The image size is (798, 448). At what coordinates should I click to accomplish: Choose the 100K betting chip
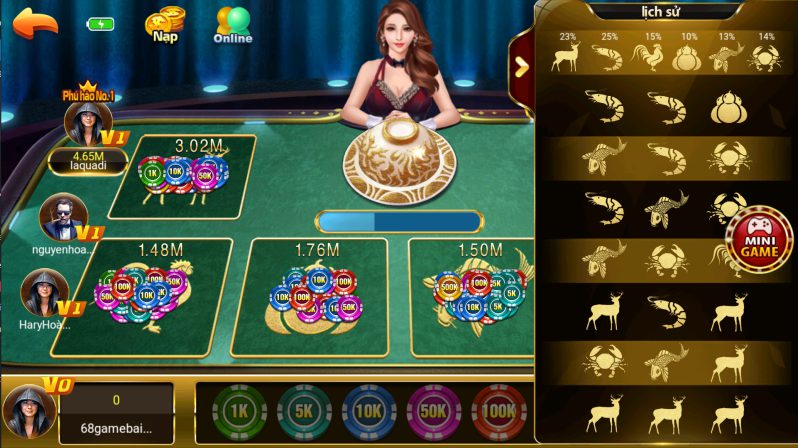coord(498,410)
